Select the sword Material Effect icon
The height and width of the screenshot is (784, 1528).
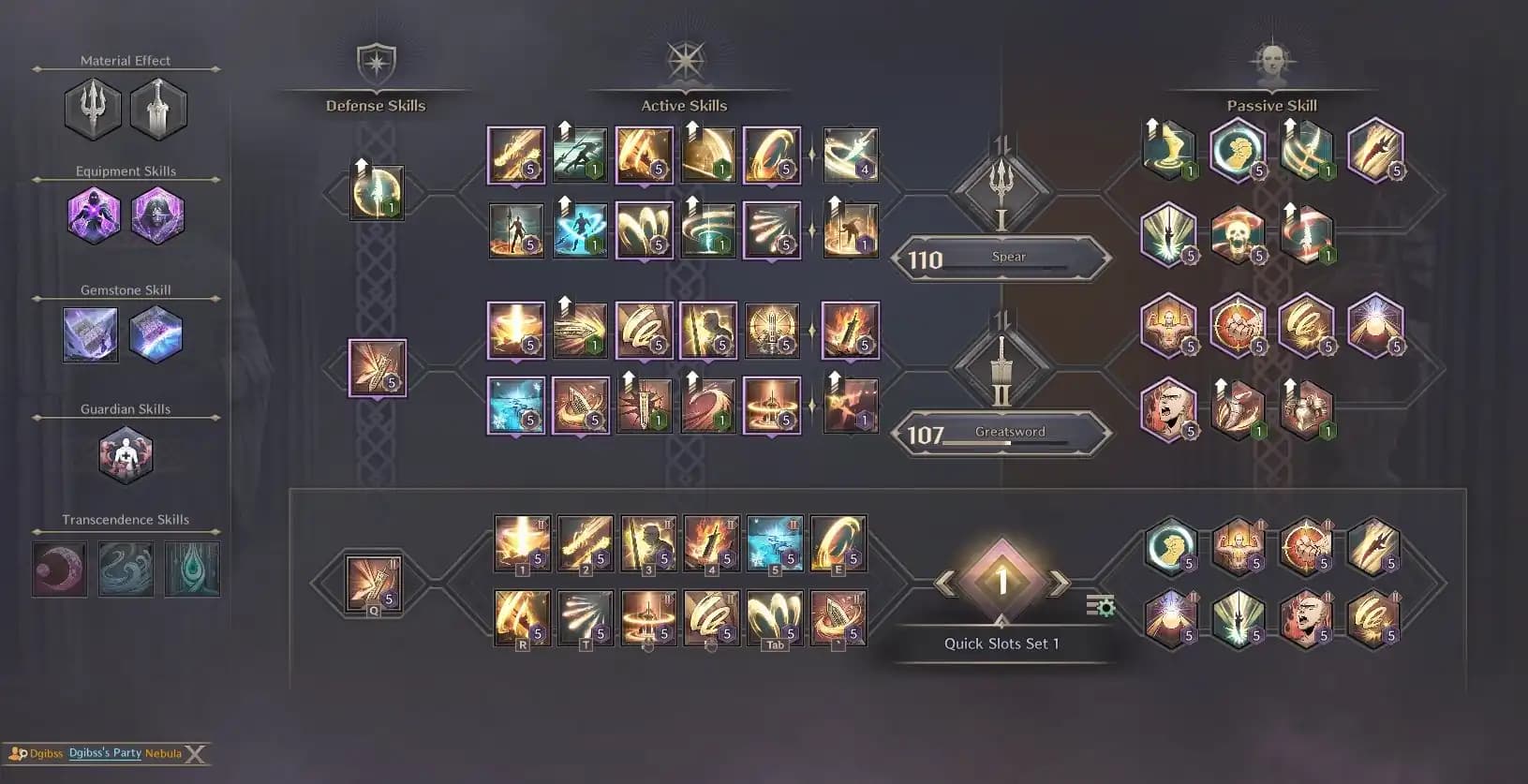click(158, 109)
